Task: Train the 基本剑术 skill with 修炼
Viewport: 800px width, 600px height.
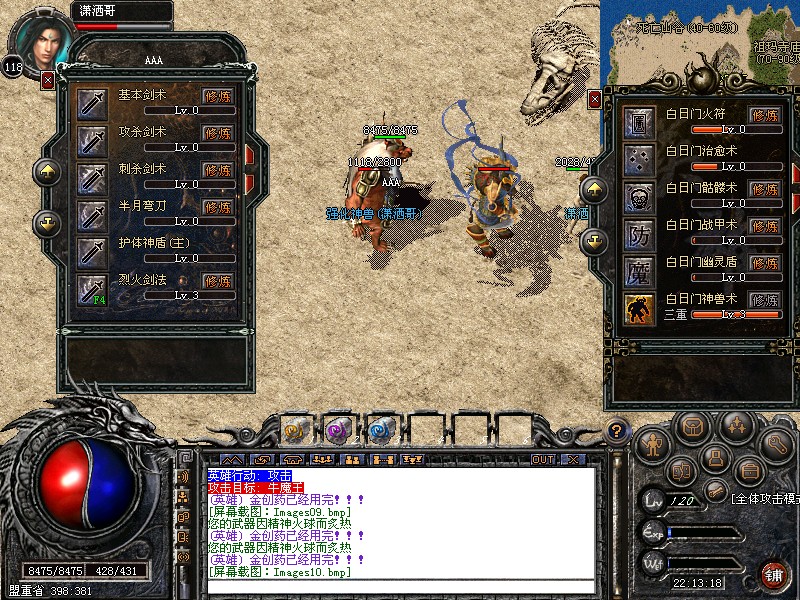Action: point(218,96)
